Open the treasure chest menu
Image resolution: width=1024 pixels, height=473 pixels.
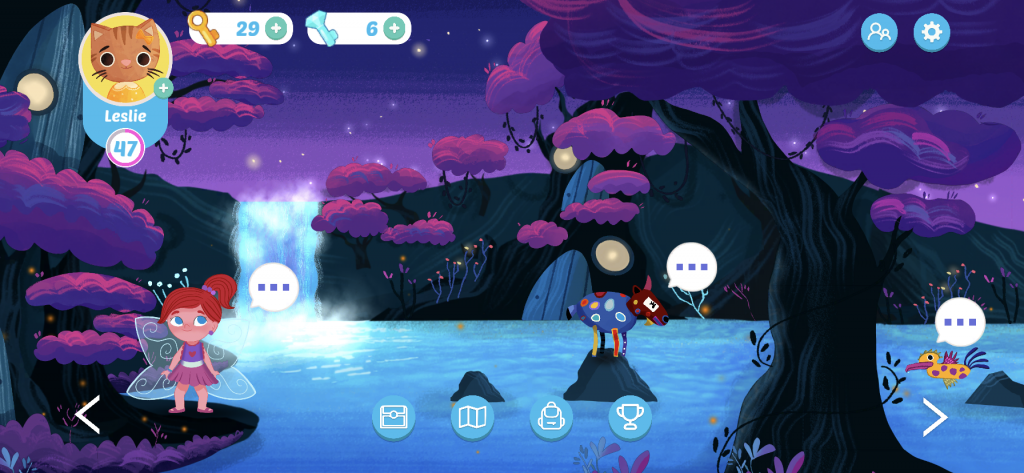coord(393,417)
